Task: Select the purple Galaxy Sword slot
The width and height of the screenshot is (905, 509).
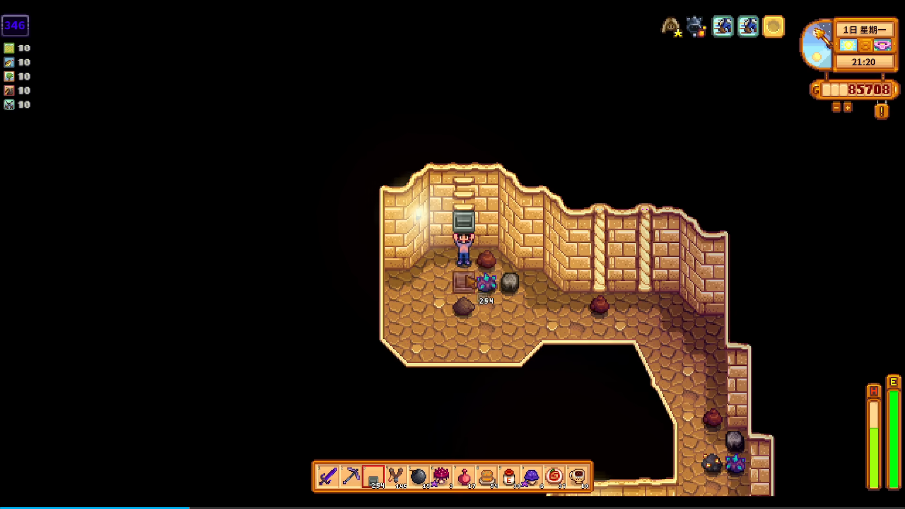Action: 328,476
